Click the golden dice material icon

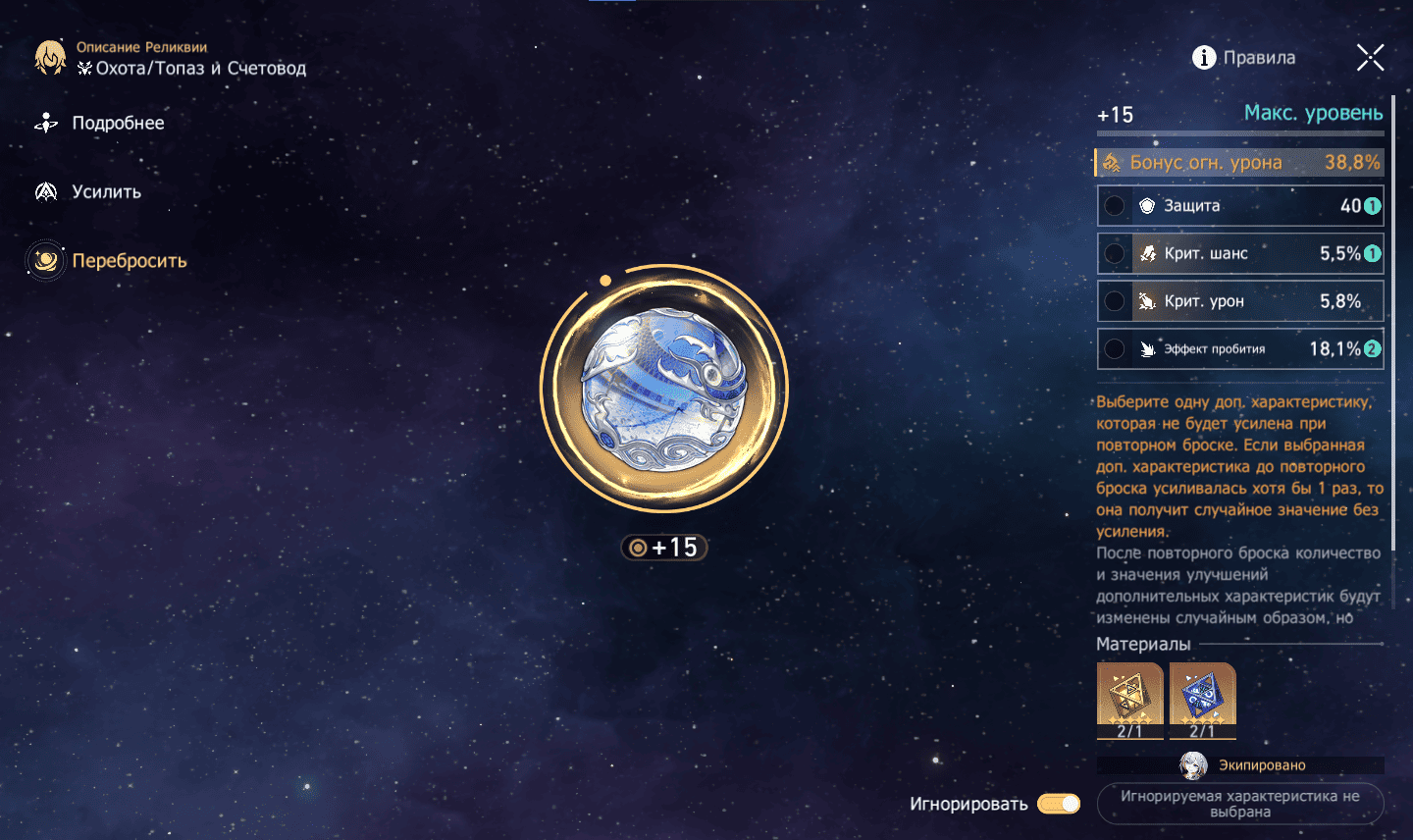[1129, 696]
